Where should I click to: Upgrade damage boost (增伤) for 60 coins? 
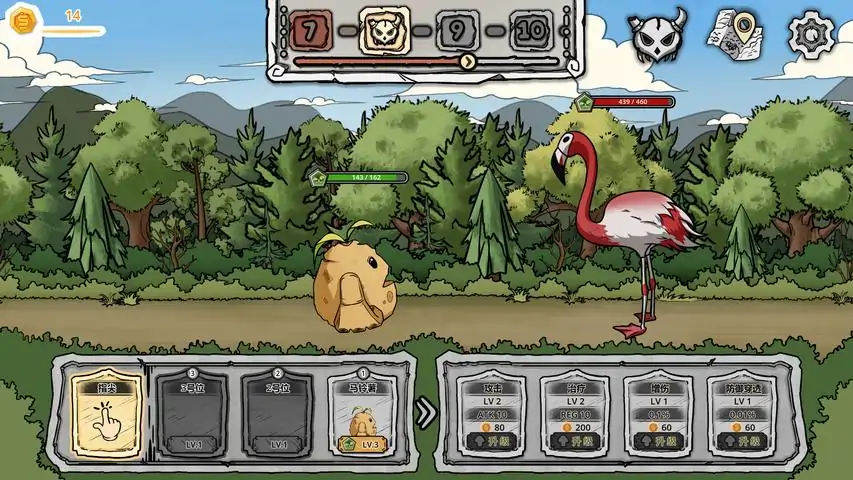pyautogui.click(x=658, y=440)
